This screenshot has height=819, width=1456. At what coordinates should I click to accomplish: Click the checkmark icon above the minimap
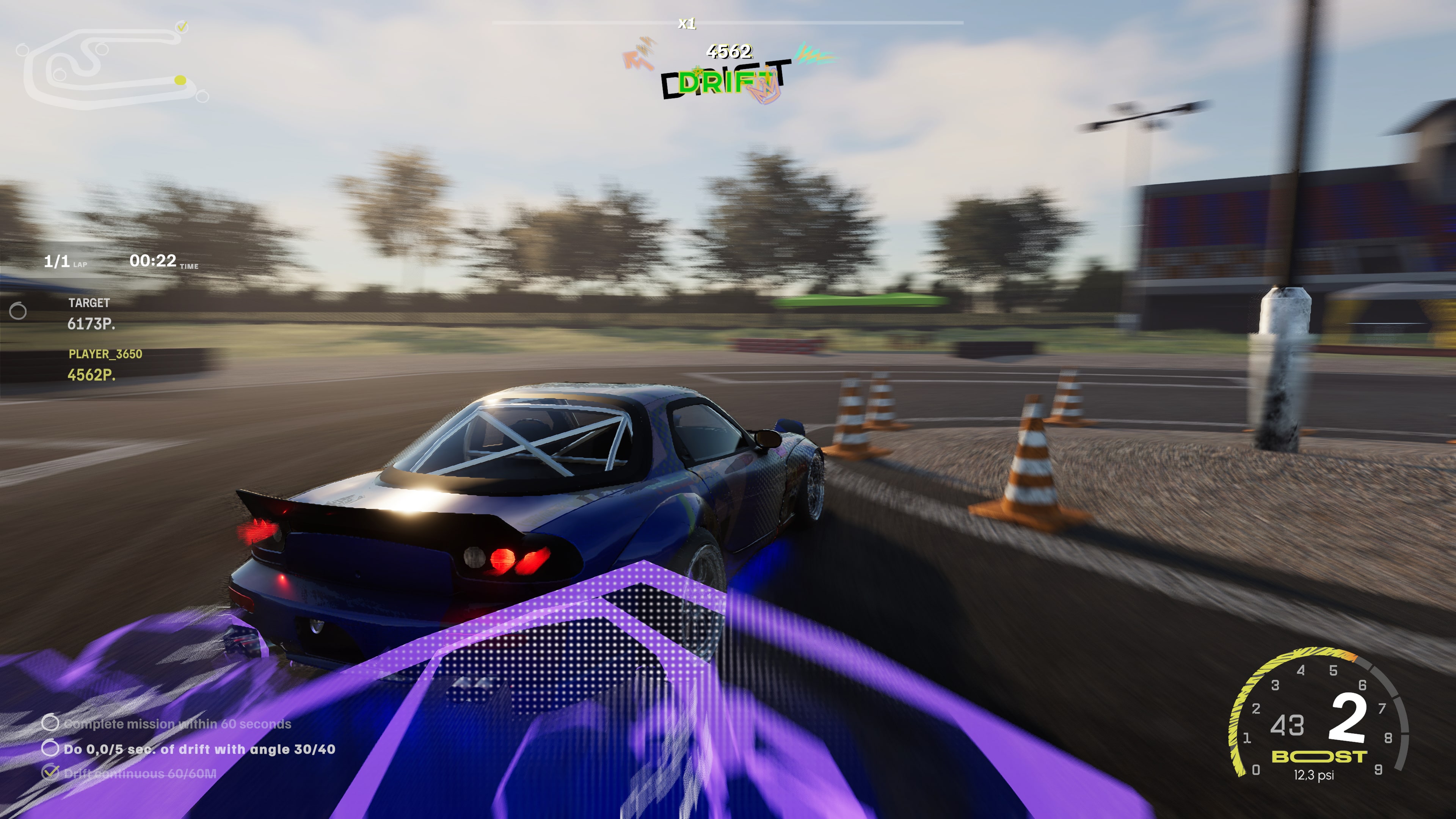pyautogui.click(x=182, y=26)
